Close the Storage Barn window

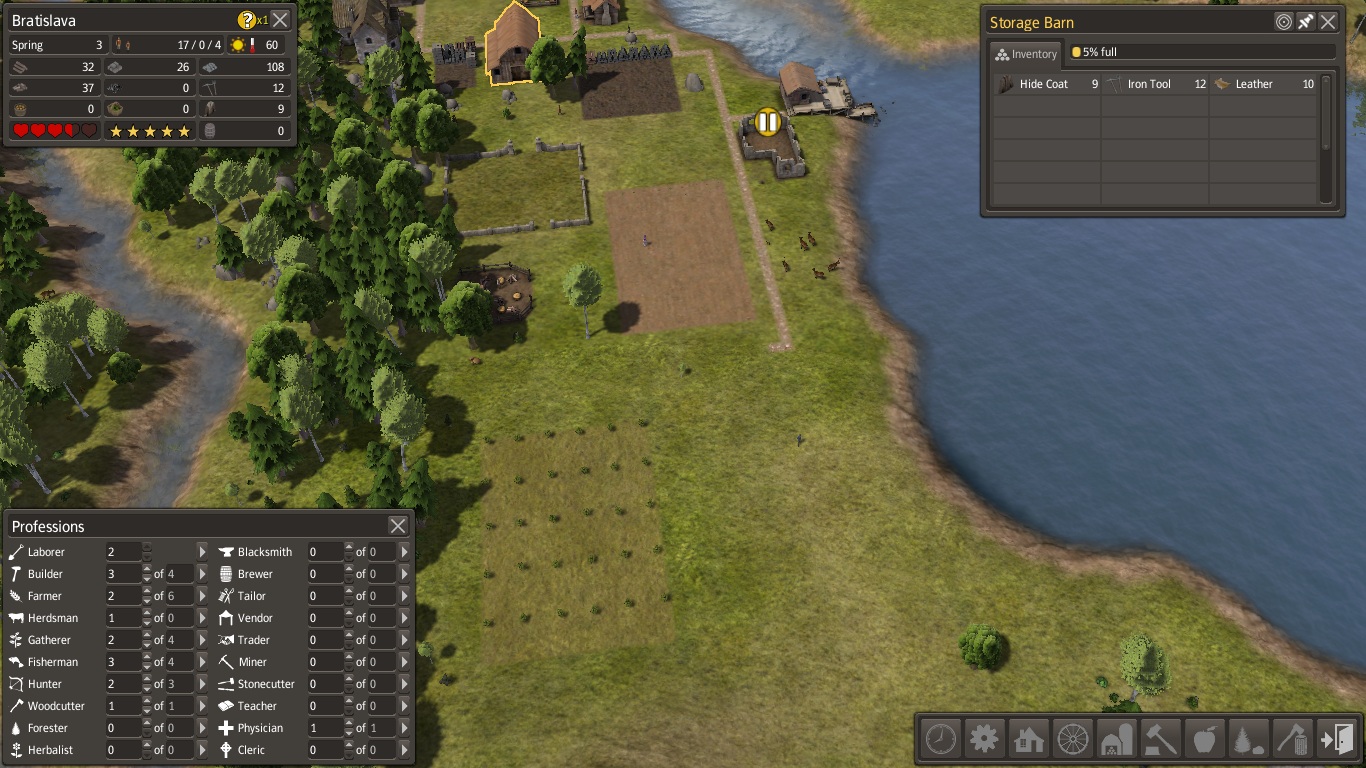point(1328,22)
